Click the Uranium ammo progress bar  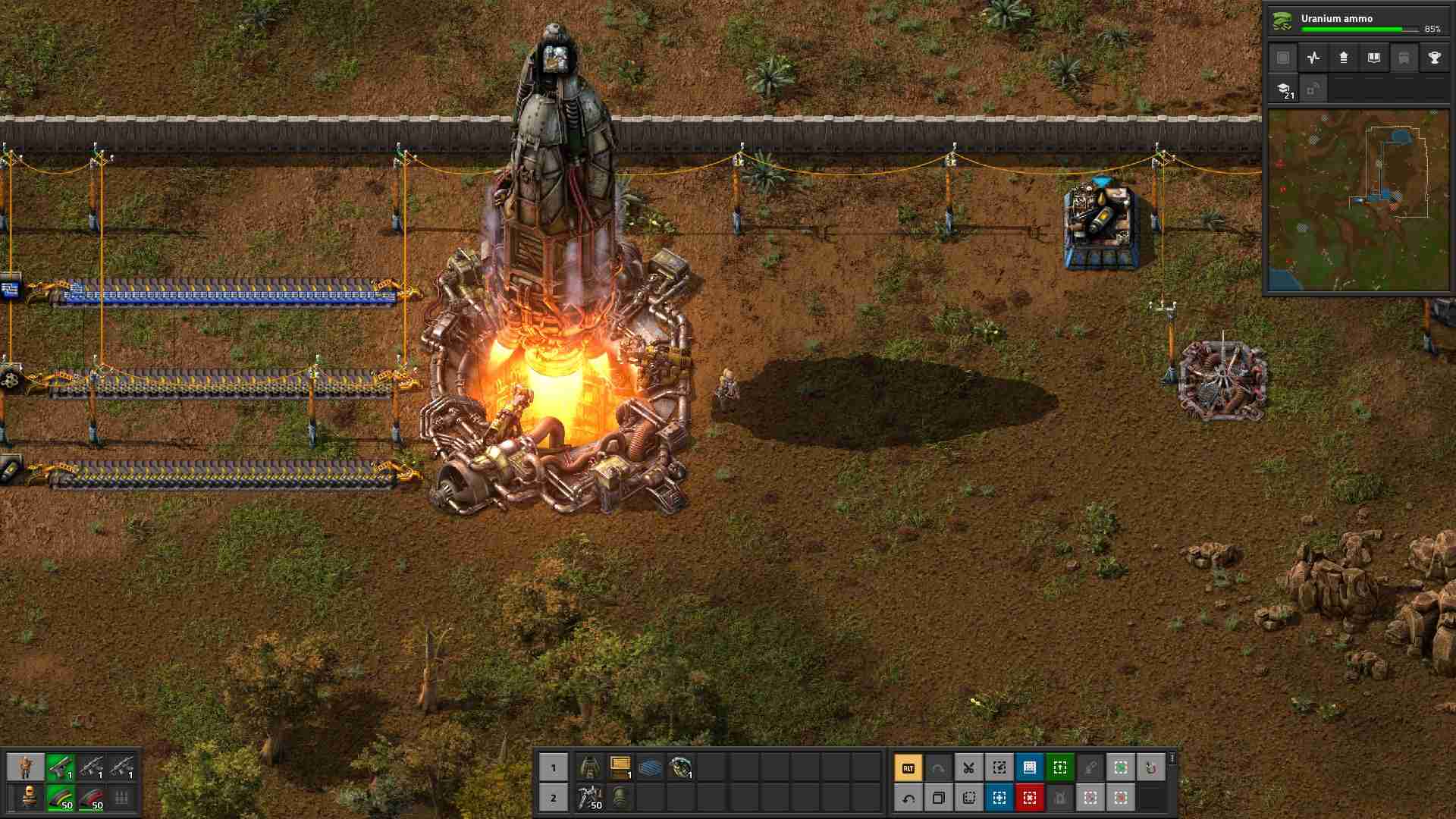(x=1357, y=27)
